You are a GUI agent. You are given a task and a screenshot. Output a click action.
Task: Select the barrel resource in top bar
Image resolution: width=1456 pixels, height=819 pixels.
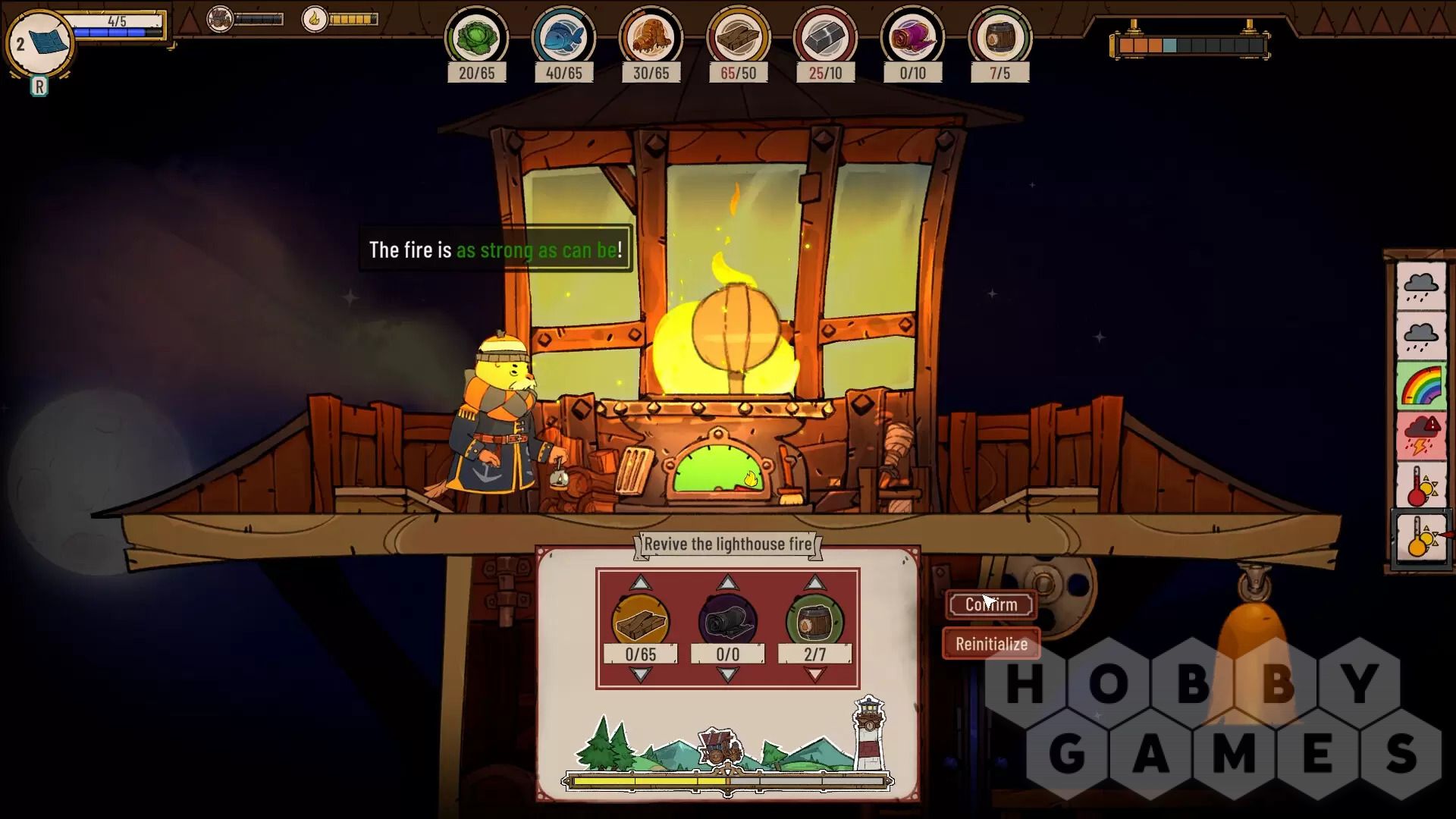pos(999,38)
